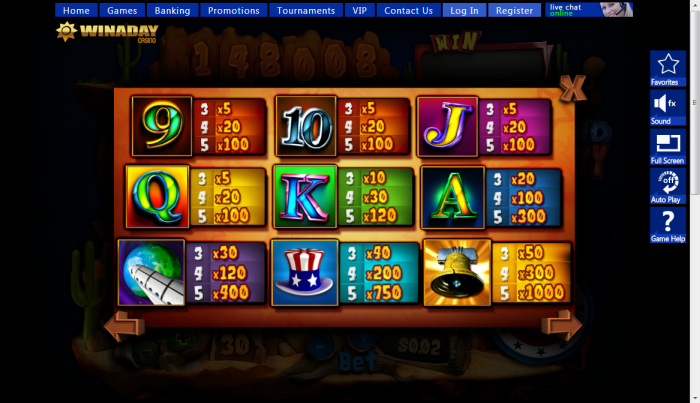This screenshot has height=403, width=700.
Task: Add game to Favorites
Action: [x=666, y=68]
